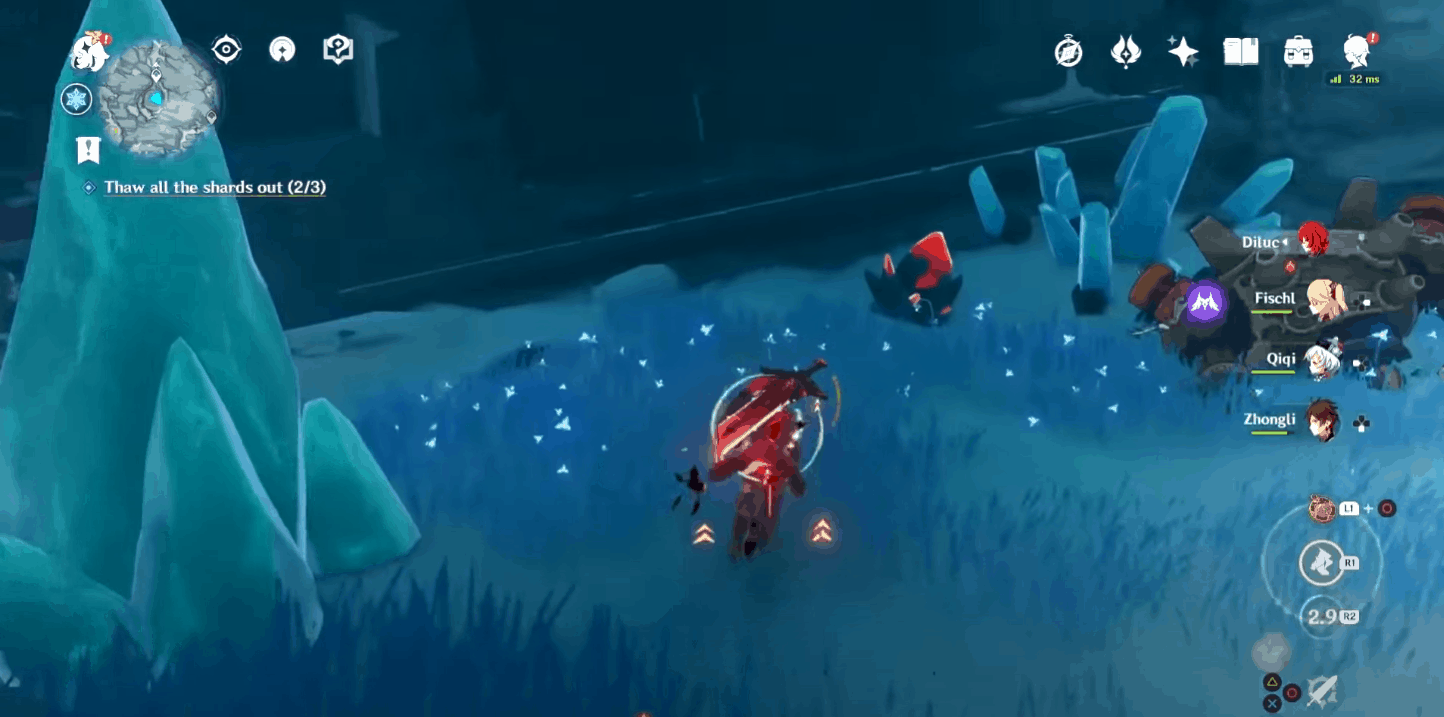
Task: Open the winged Wish icon
Action: 1126,52
